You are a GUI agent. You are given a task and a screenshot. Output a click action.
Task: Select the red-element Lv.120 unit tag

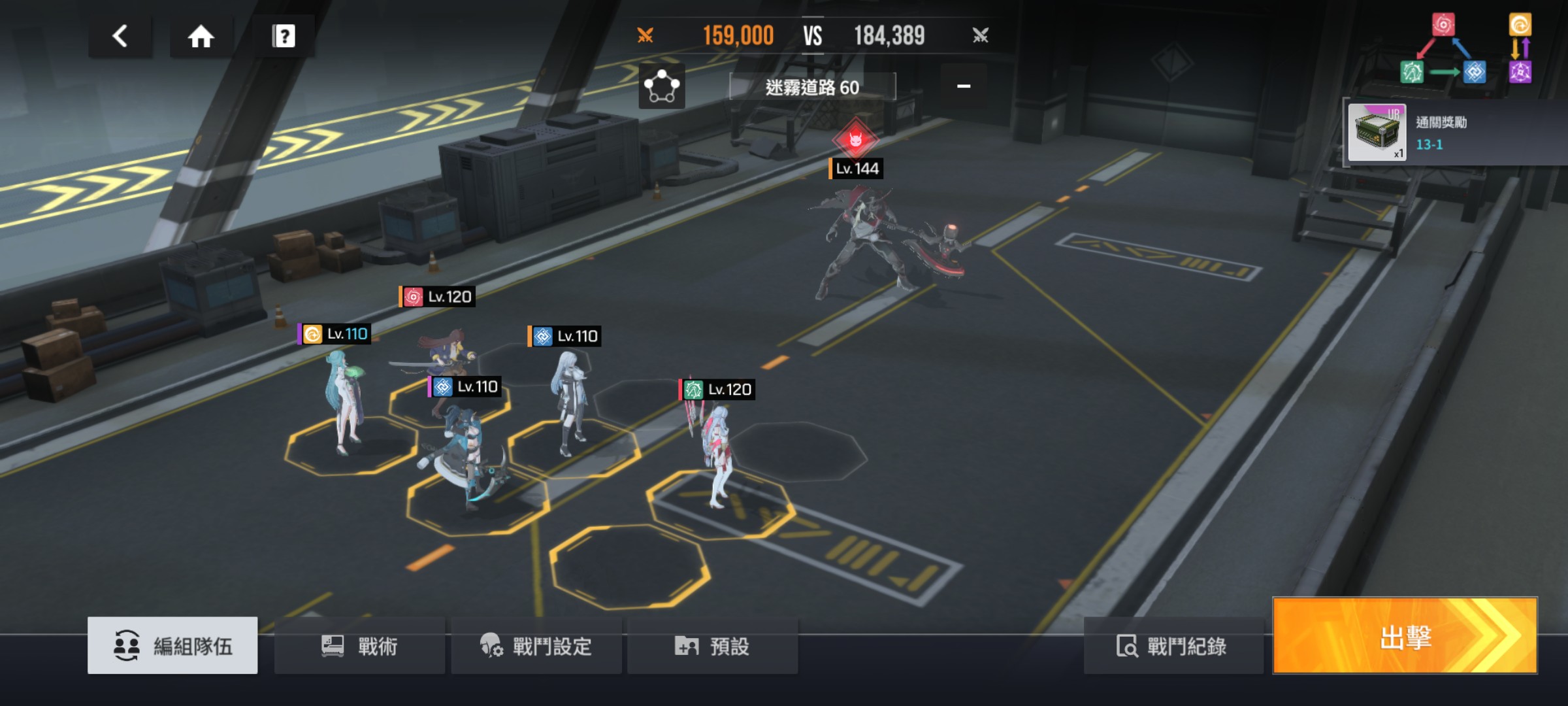coord(438,297)
